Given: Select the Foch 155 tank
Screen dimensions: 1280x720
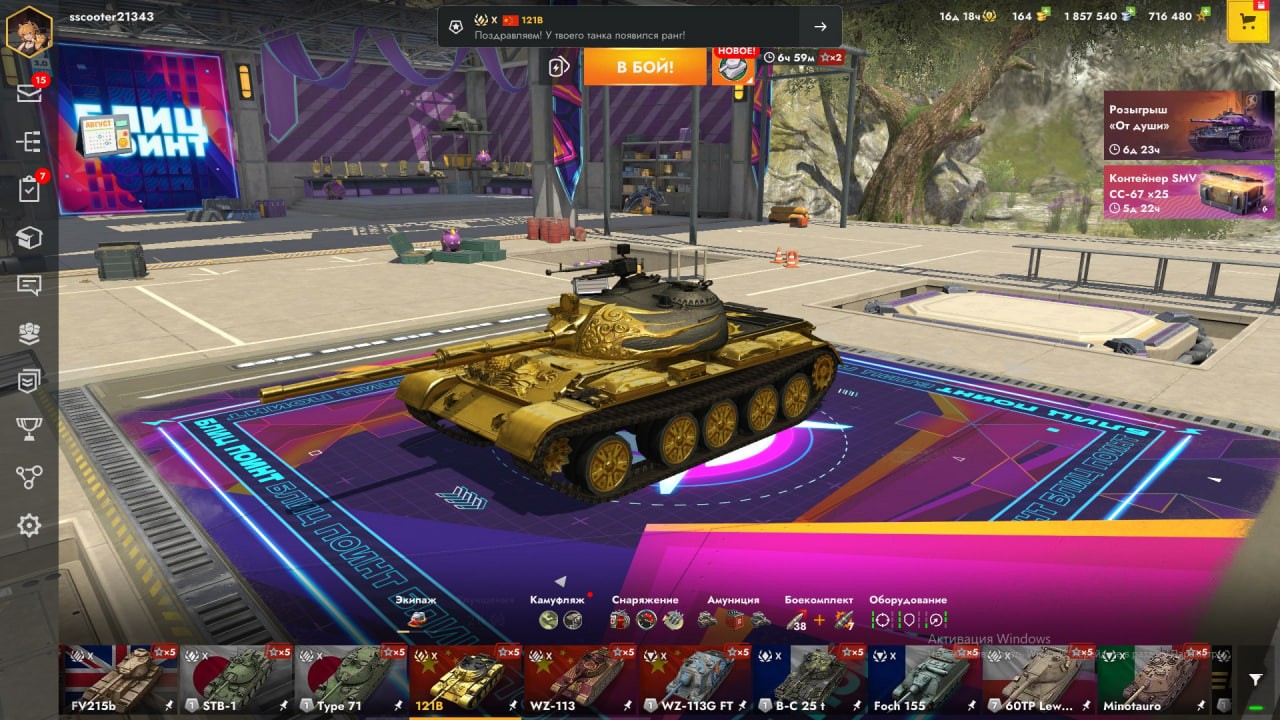Looking at the screenshot, I should click(x=925, y=680).
